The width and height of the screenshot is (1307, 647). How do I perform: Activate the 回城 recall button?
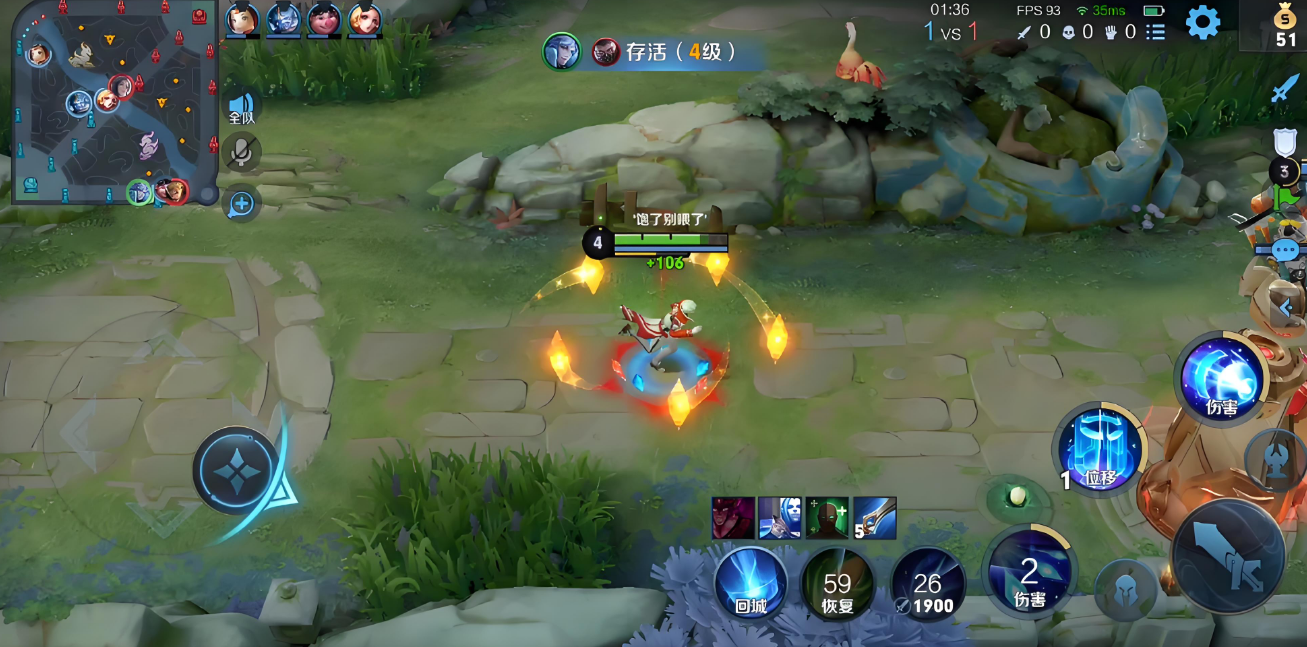750,581
